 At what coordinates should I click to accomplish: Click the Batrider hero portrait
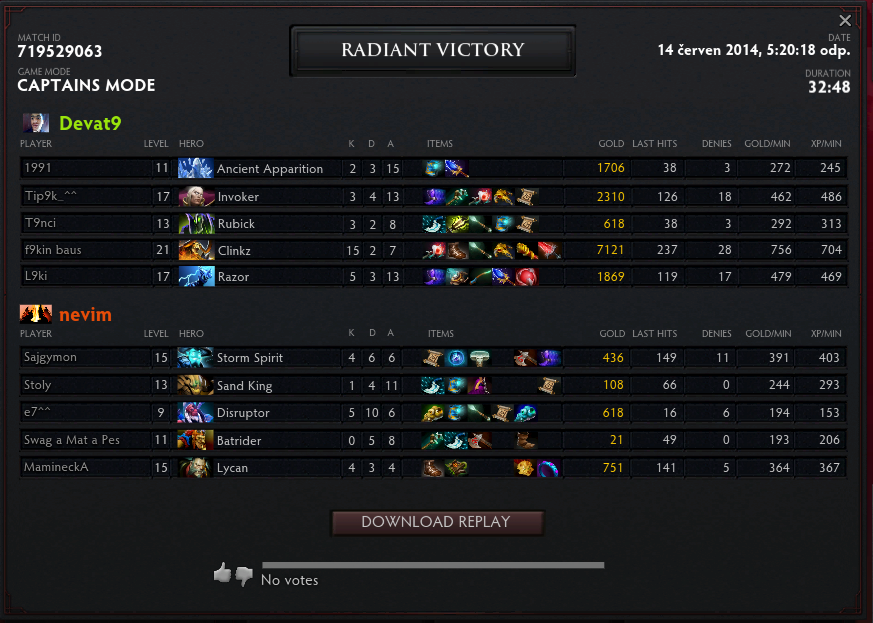pyautogui.click(x=195, y=440)
